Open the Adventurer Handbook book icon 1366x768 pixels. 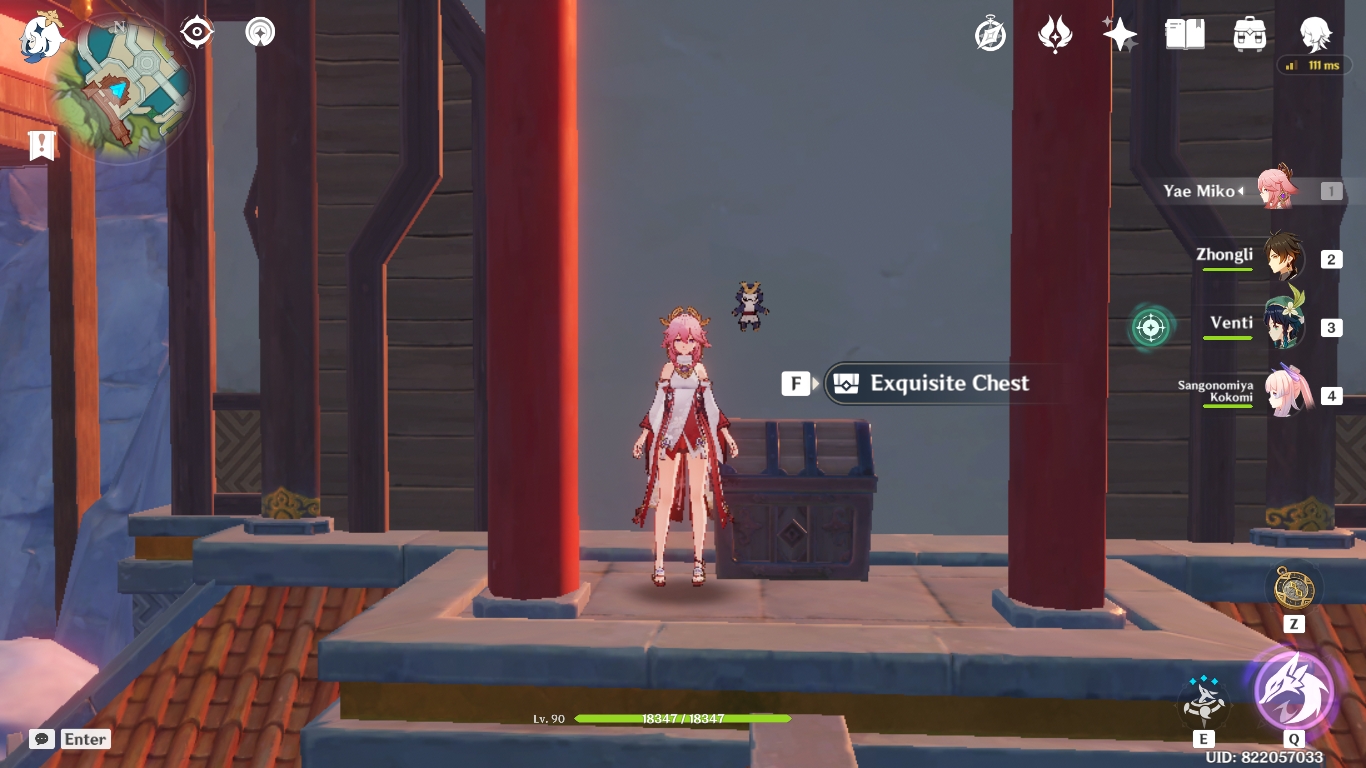[x=1185, y=33]
